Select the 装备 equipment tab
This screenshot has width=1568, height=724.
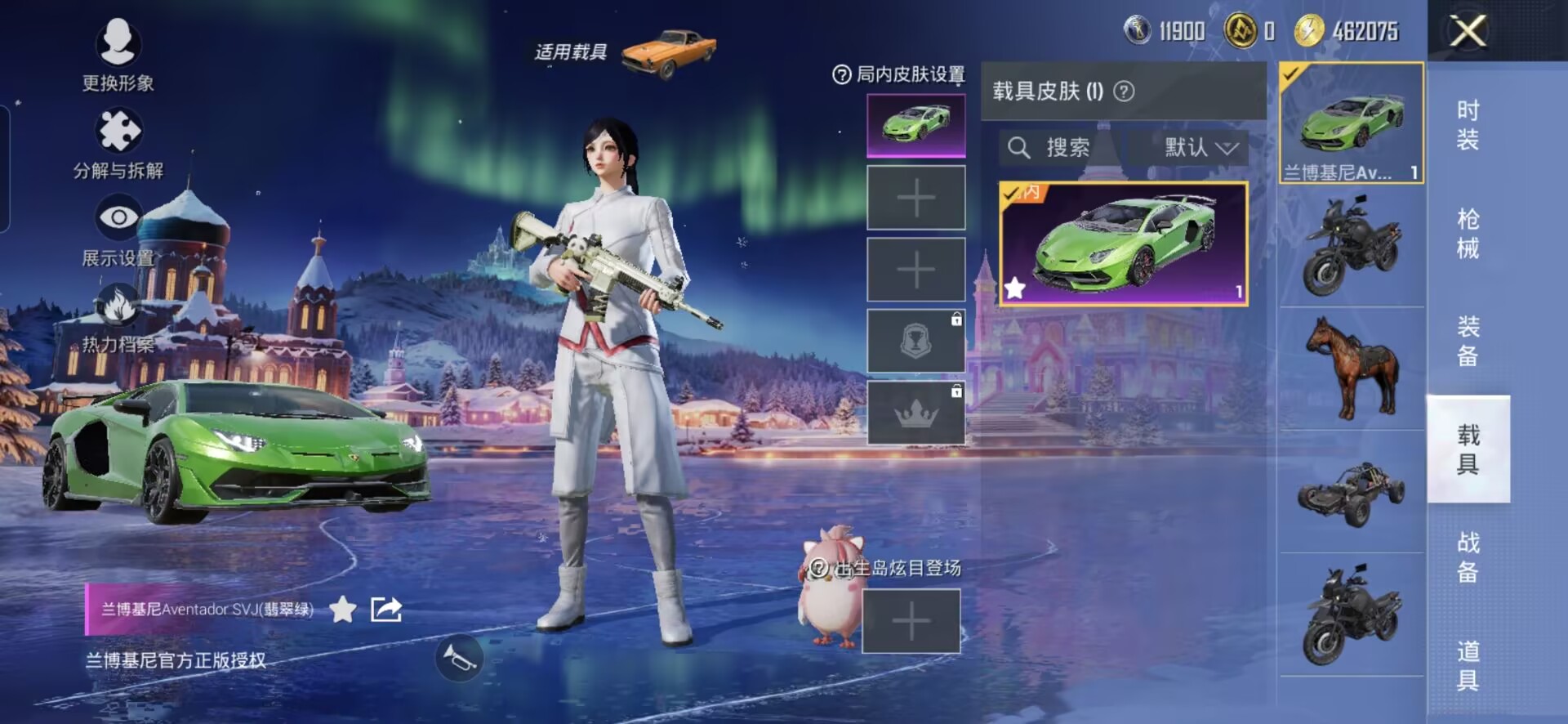pyautogui.click(x=1468, y=342)
